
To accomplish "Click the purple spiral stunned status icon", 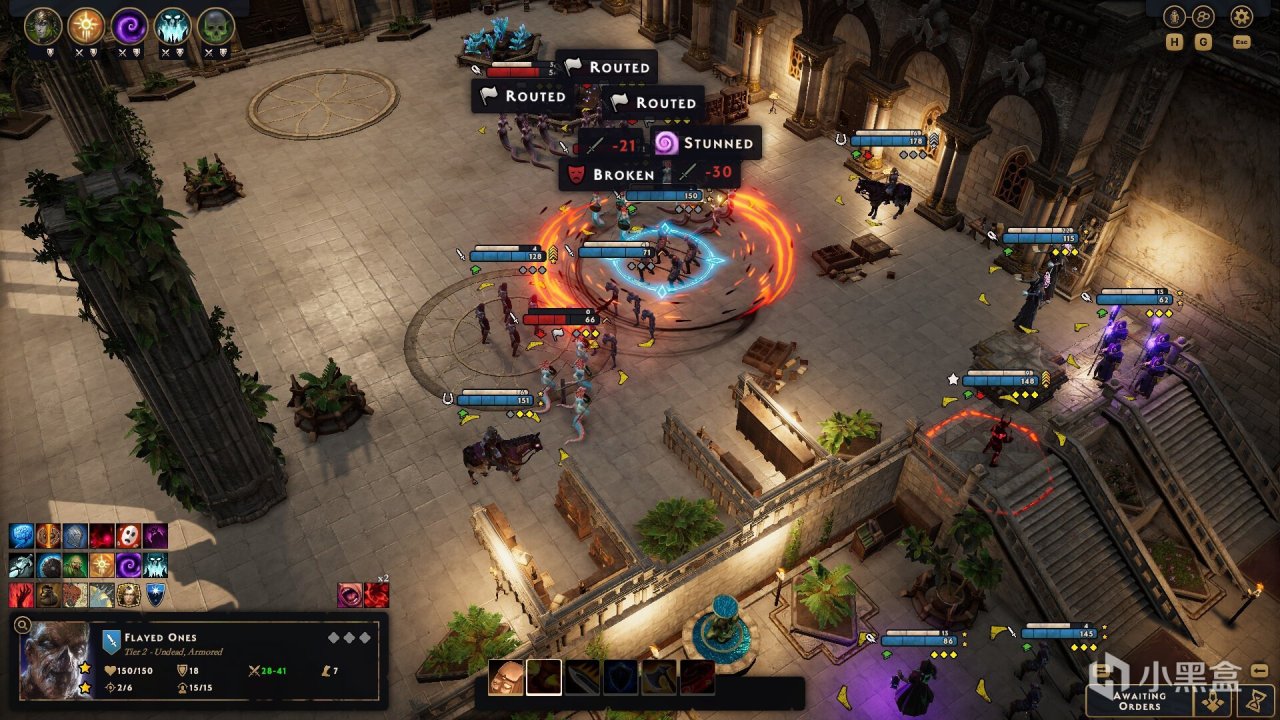I will pyautogui.click(x=128, y=566).
